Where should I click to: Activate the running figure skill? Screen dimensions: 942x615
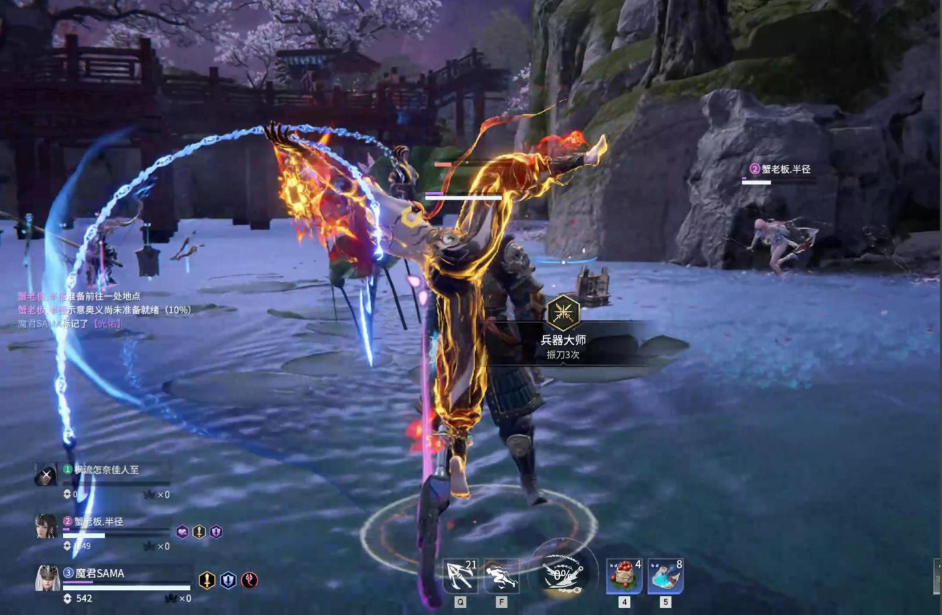coord(501,577)
